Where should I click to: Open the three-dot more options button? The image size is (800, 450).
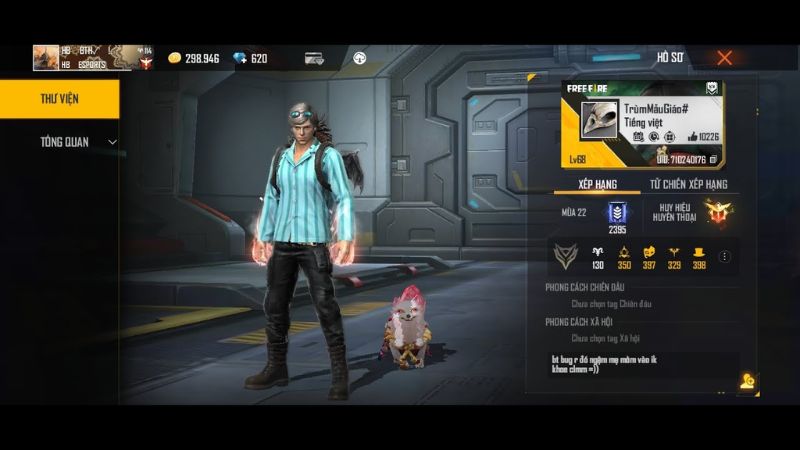tap(725, 257)
